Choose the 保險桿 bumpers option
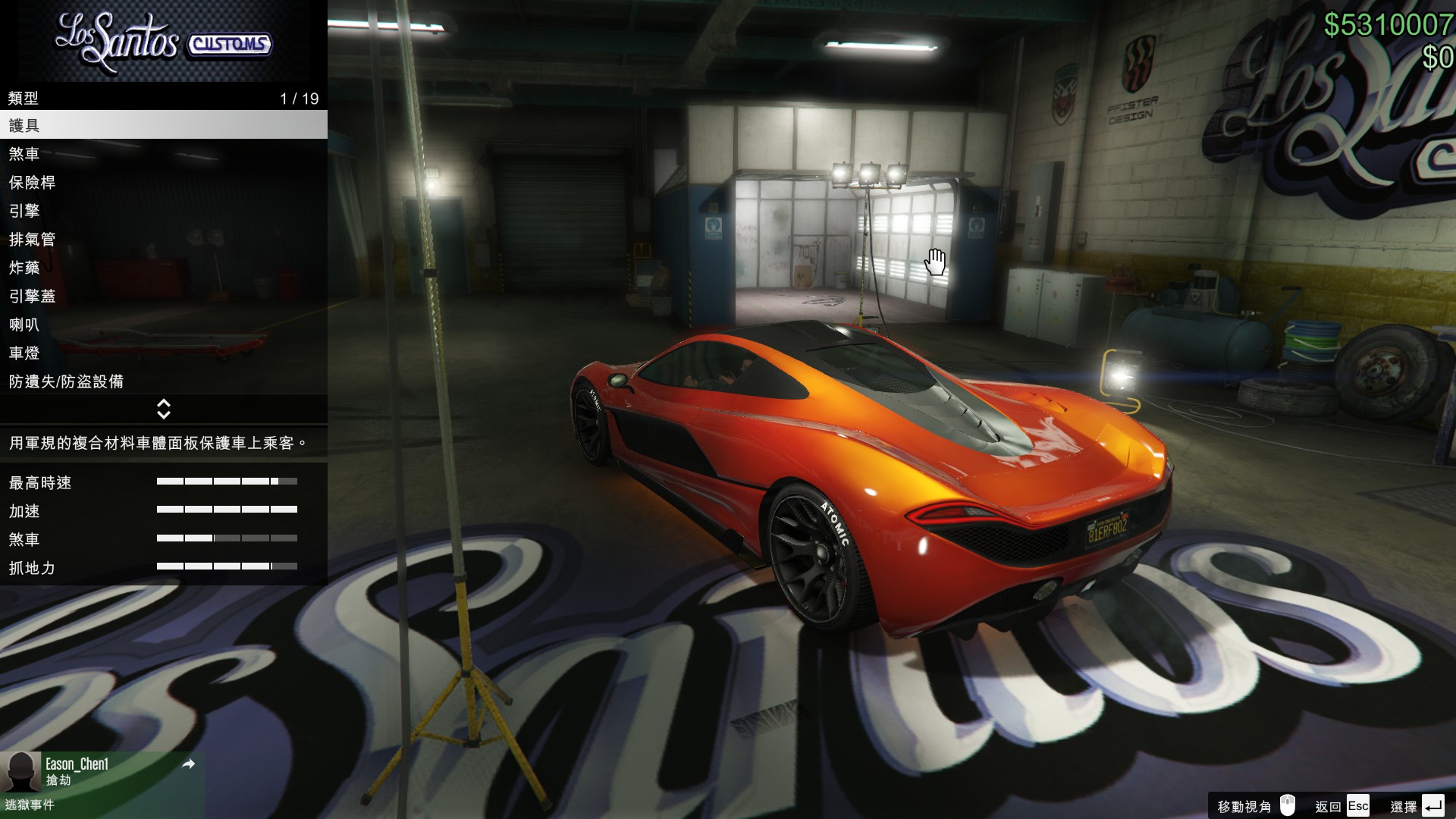Image resolution: width=1456 pixels, height=819 pixels. click(x=163, y=183)
